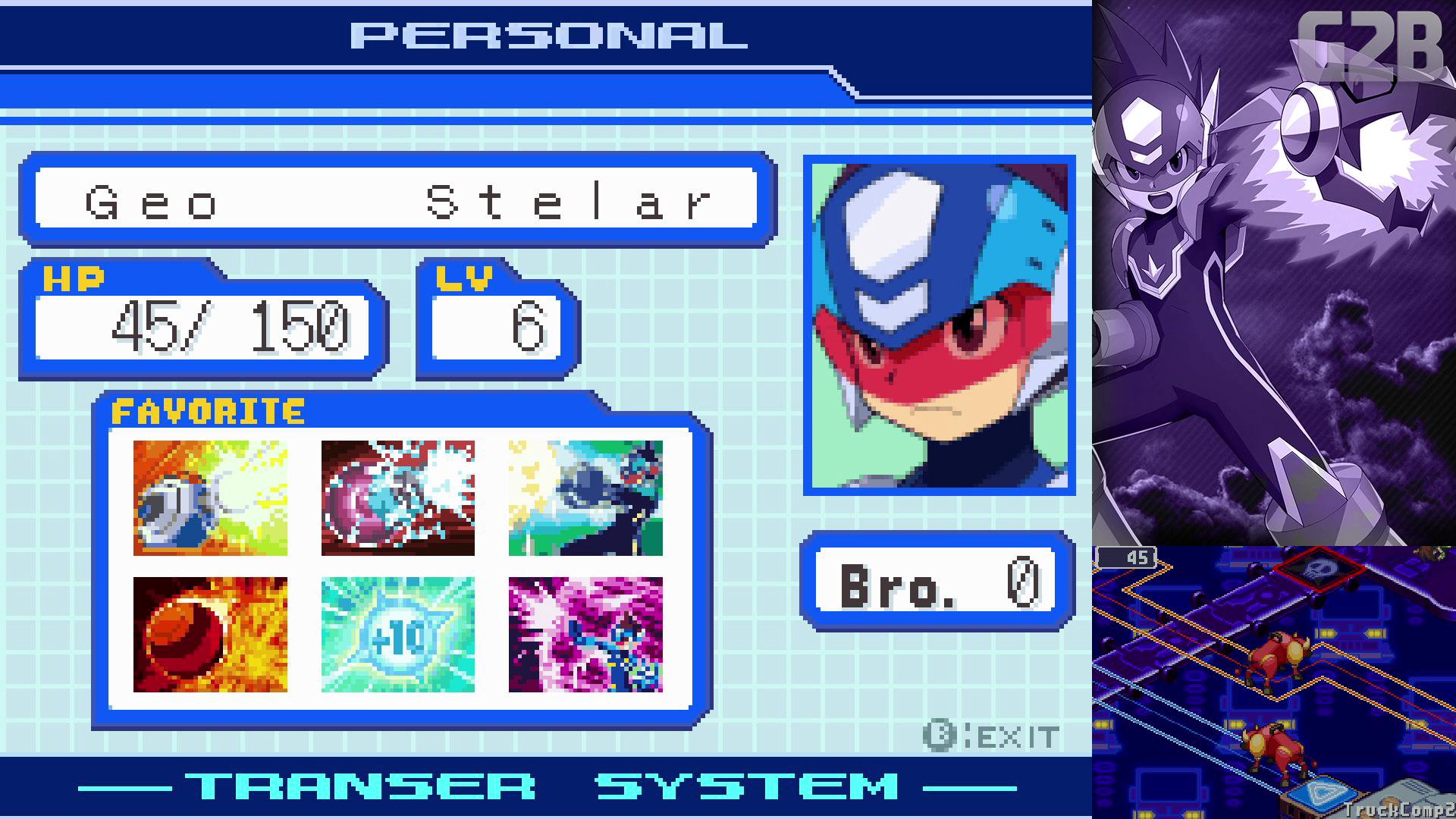Pick the sword slash card with green background

[585, 497]
